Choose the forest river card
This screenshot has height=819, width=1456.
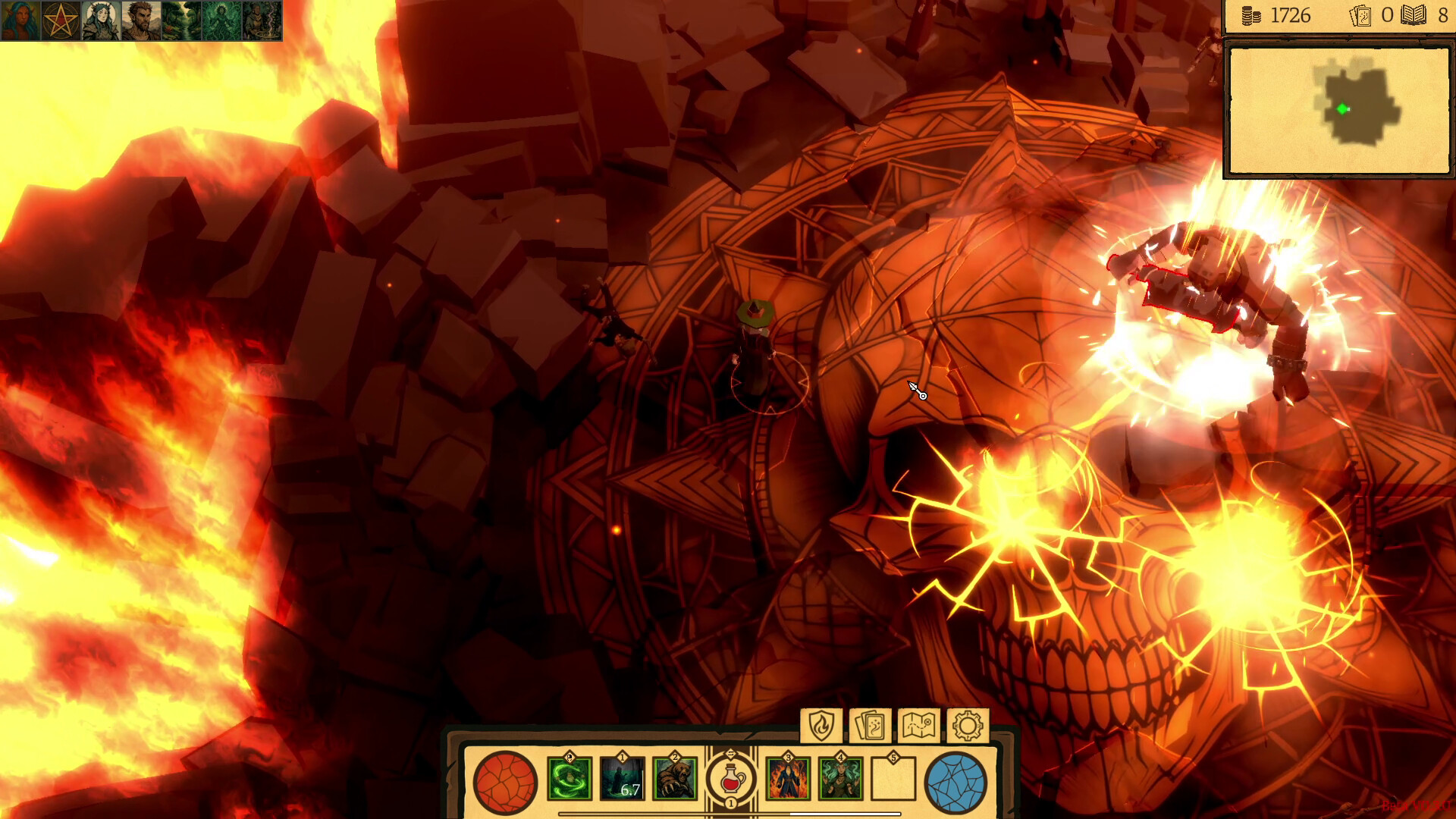(181, 20)
